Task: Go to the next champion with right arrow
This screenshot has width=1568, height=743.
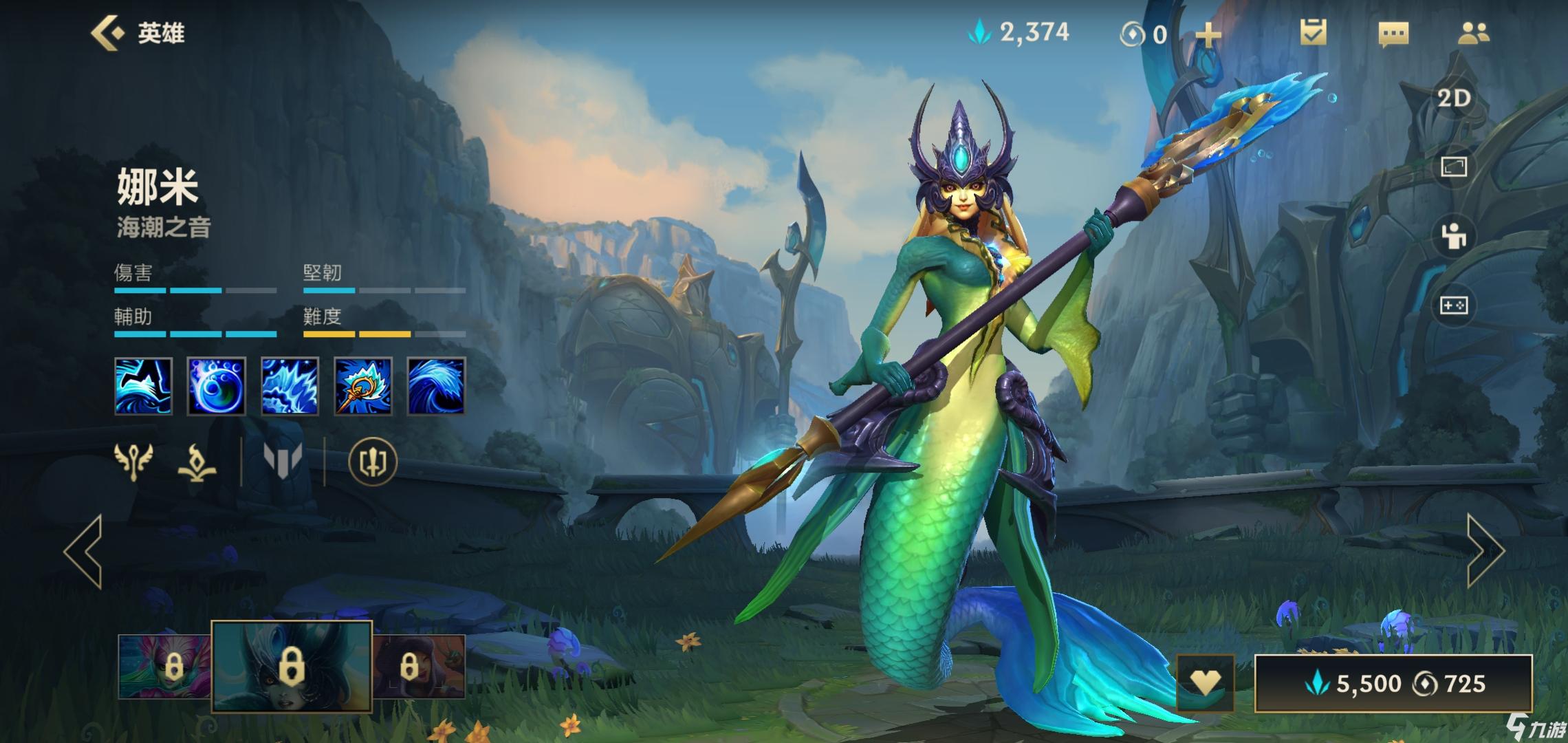Action: (x=1485, y=551)
